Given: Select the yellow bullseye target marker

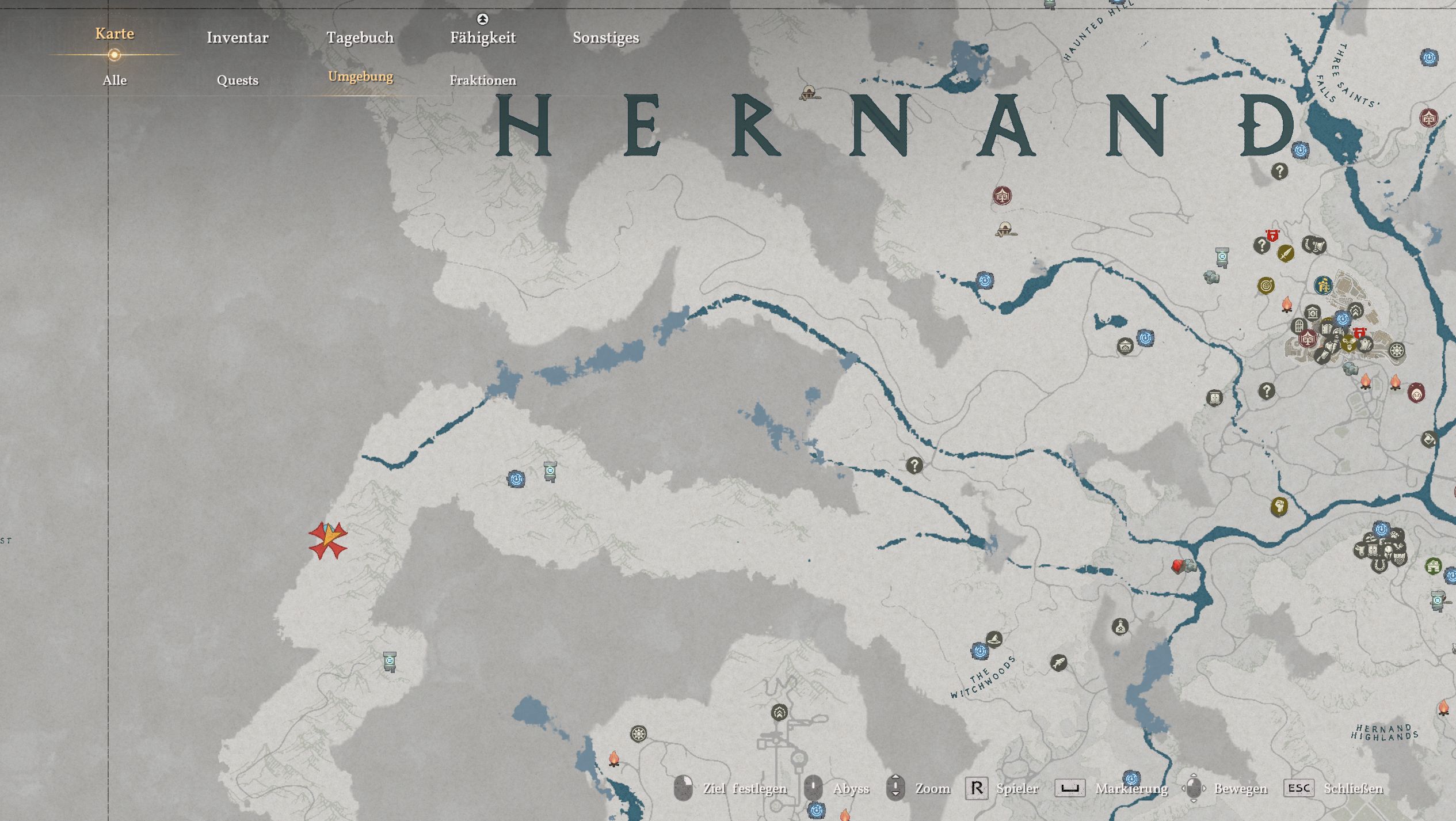Looking at the screenshot, I should (1266, 285).
